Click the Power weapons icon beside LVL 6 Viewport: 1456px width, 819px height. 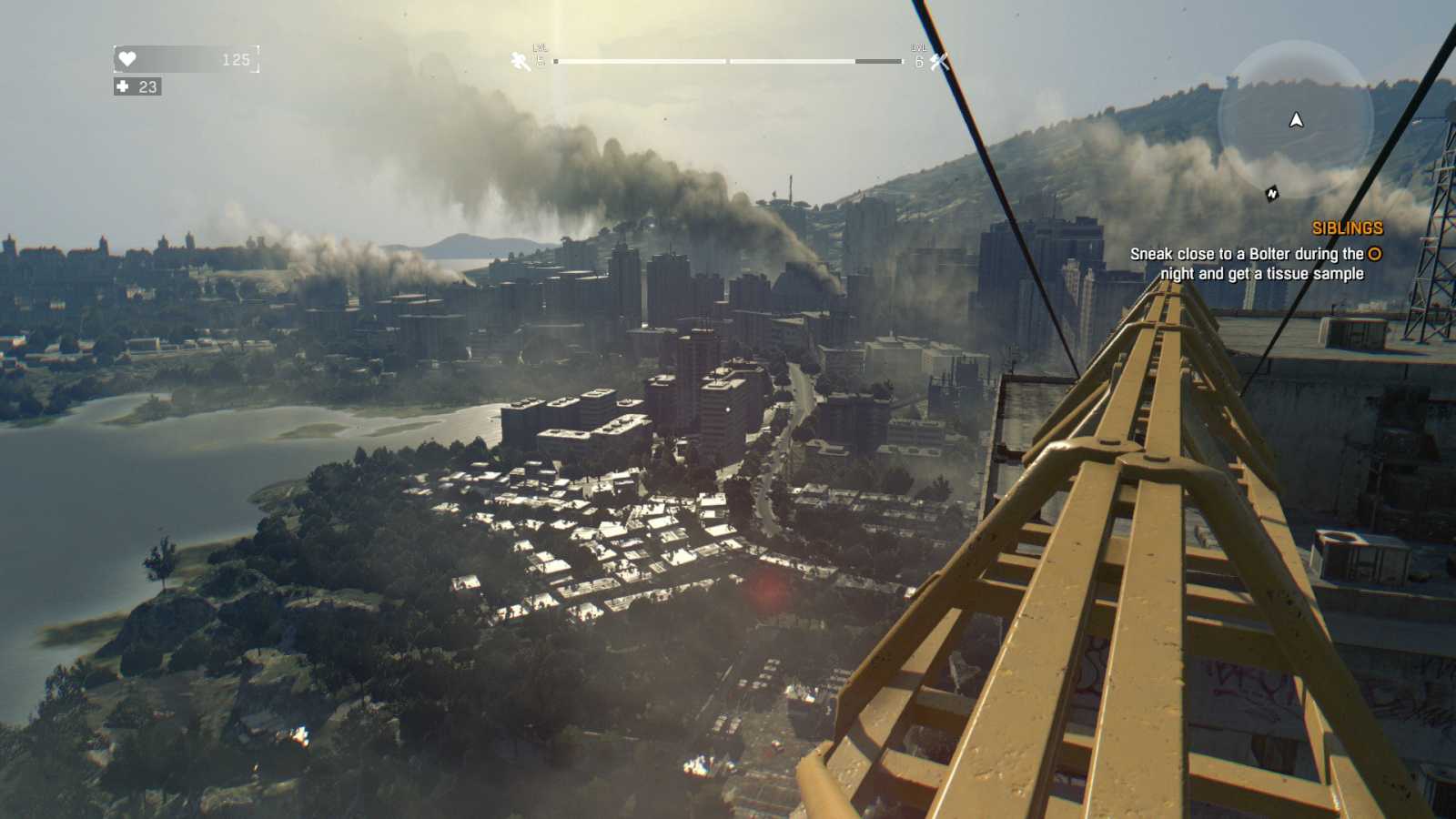(938, 62)
